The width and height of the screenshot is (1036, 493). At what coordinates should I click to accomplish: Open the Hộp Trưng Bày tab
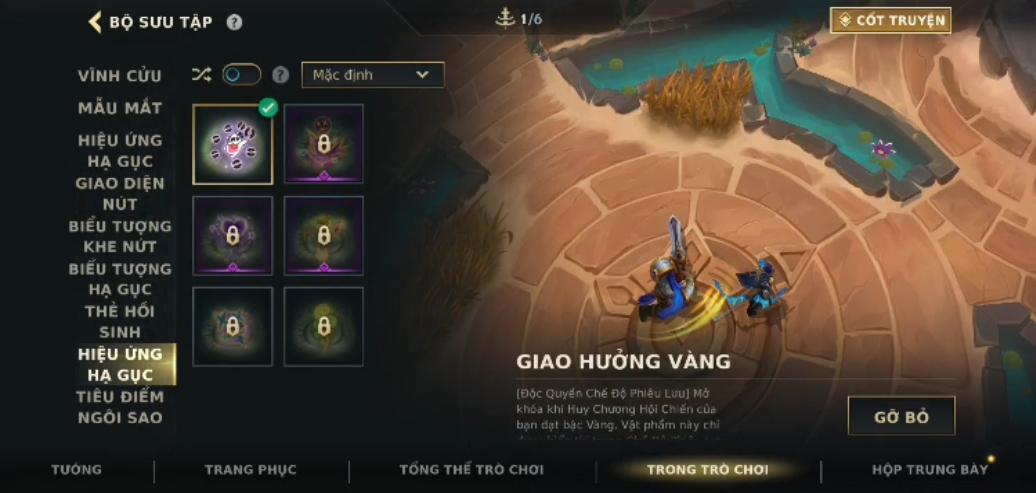pos(929,470)
